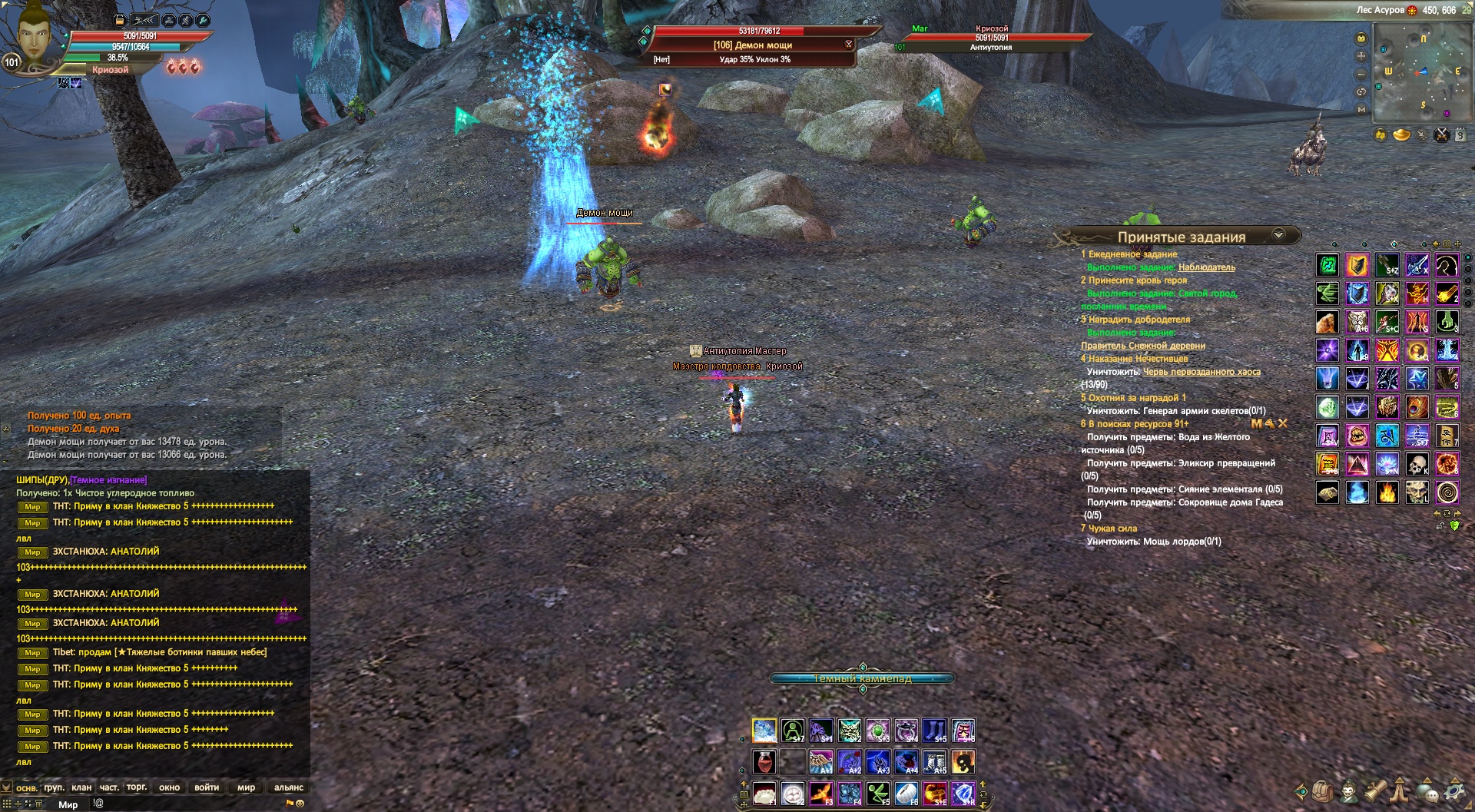This screenshot has height=812, width=1475.
Task: Use the dumpling food item on F1
Action: pos(764,792)
